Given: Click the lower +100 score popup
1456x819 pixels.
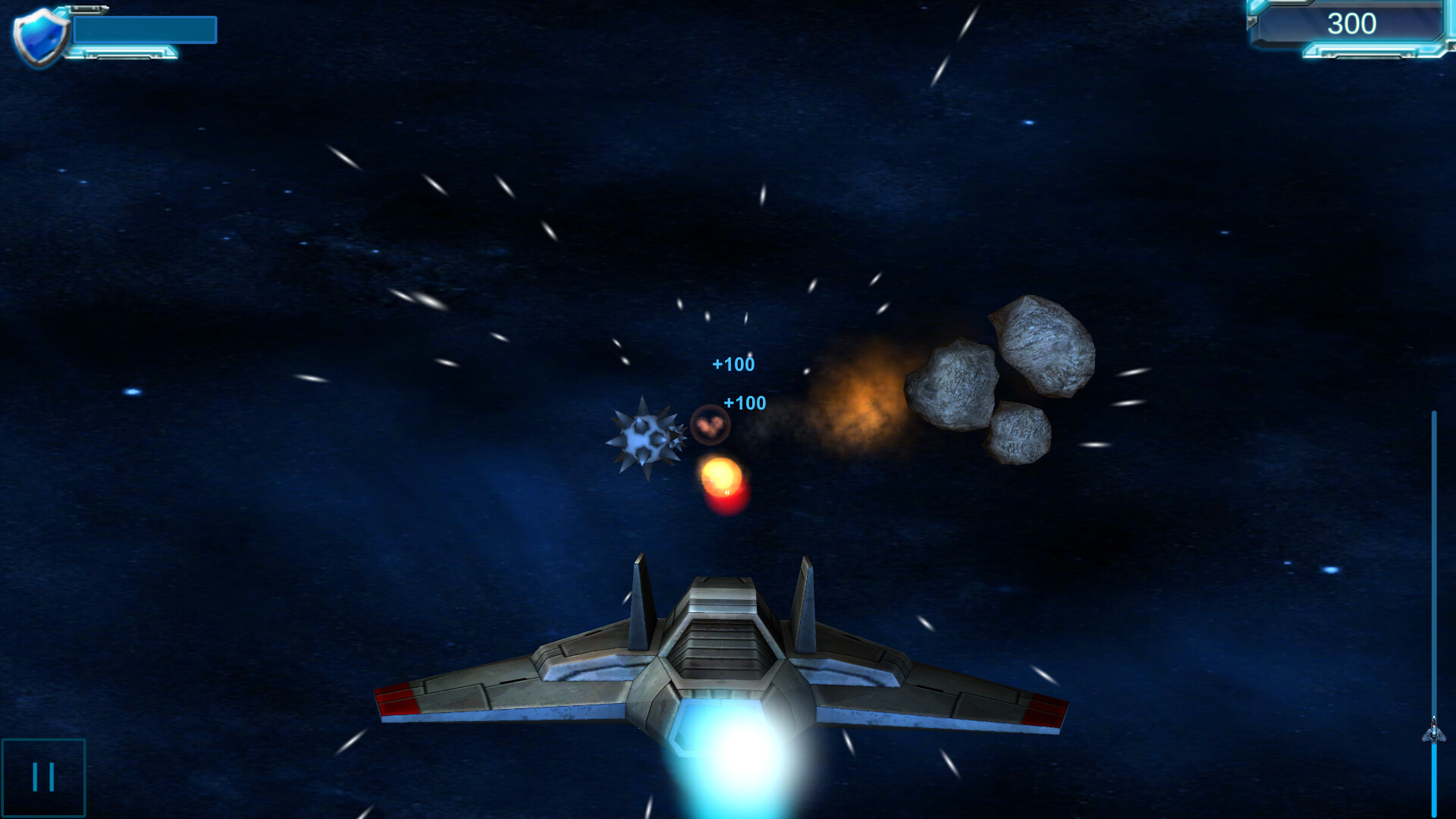Looking at the screenshot, I should click(744, 404).
